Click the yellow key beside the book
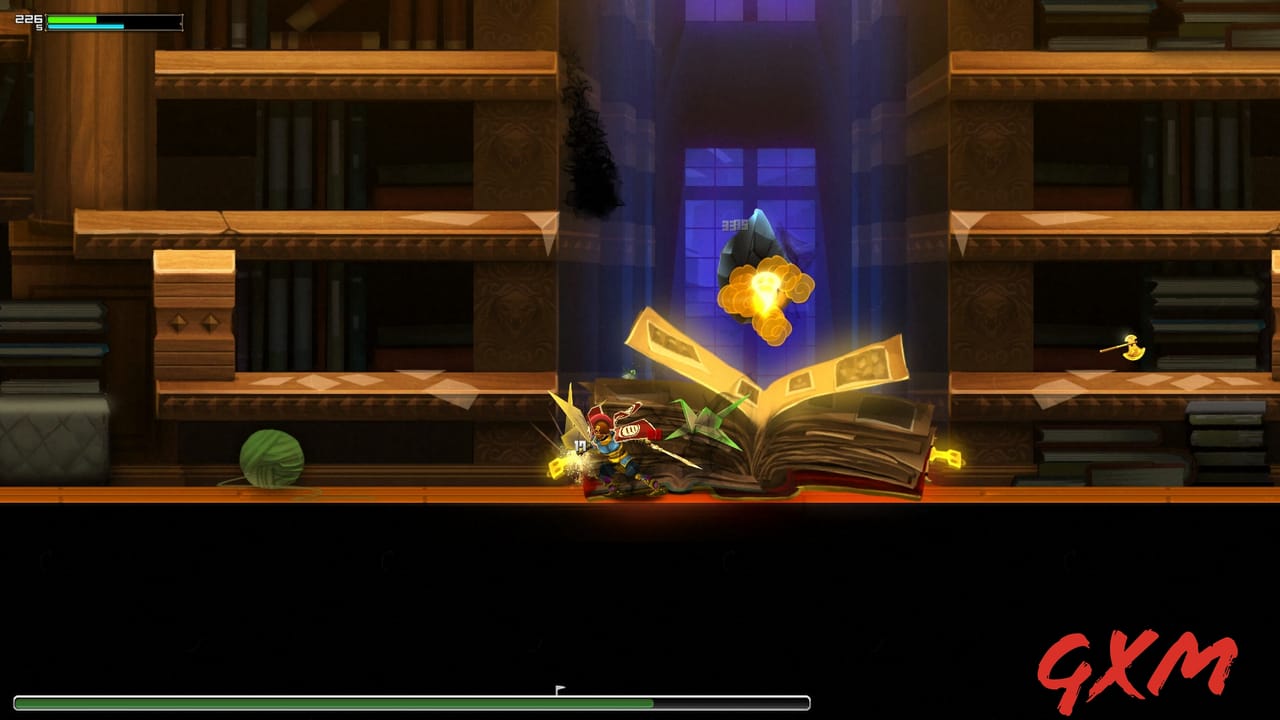1280x720 pixels. 948,455
